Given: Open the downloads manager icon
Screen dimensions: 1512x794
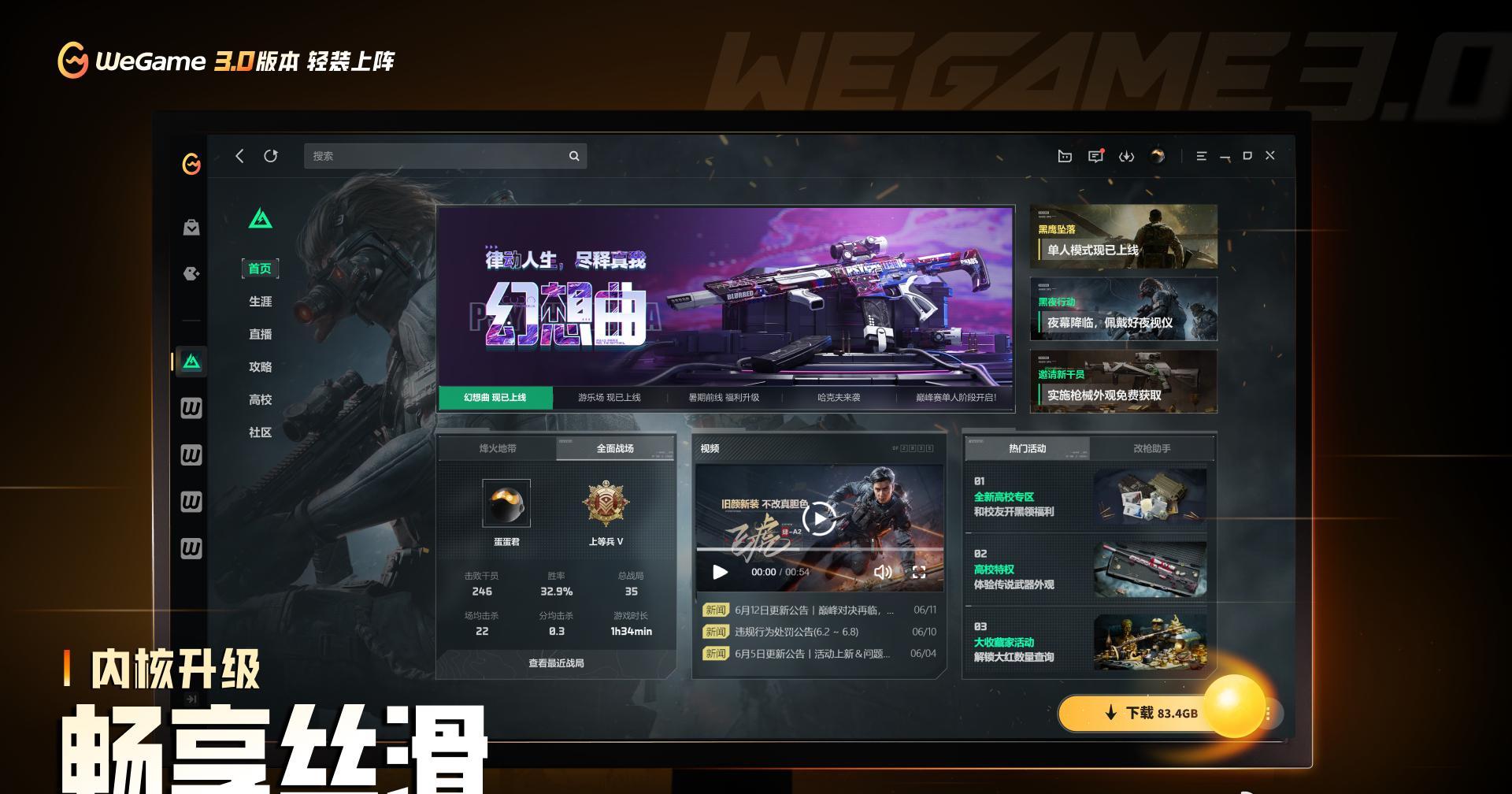Looking at the screenshot, I should tap(1127, 156).
